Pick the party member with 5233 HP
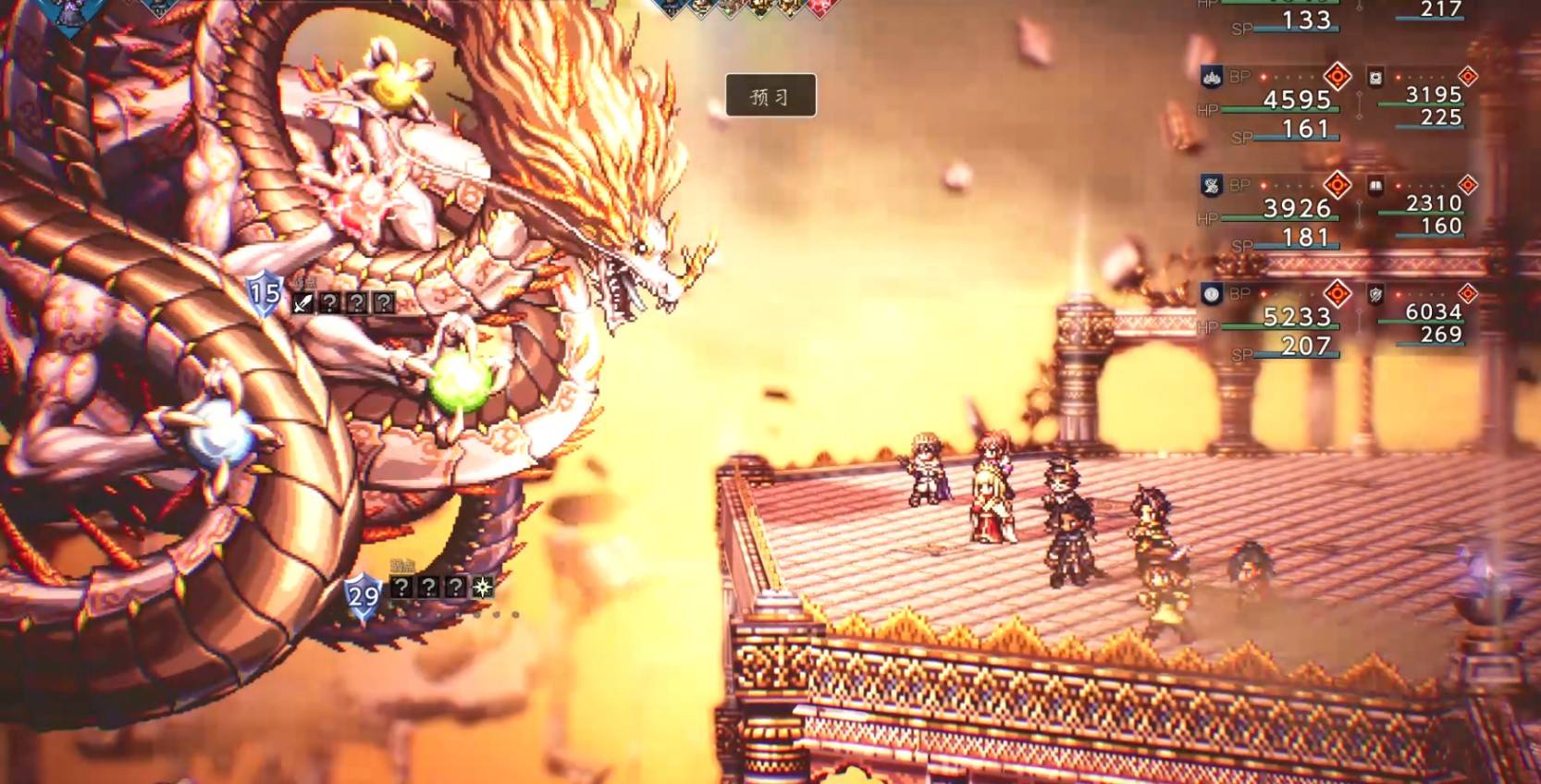 [1297, 317]
